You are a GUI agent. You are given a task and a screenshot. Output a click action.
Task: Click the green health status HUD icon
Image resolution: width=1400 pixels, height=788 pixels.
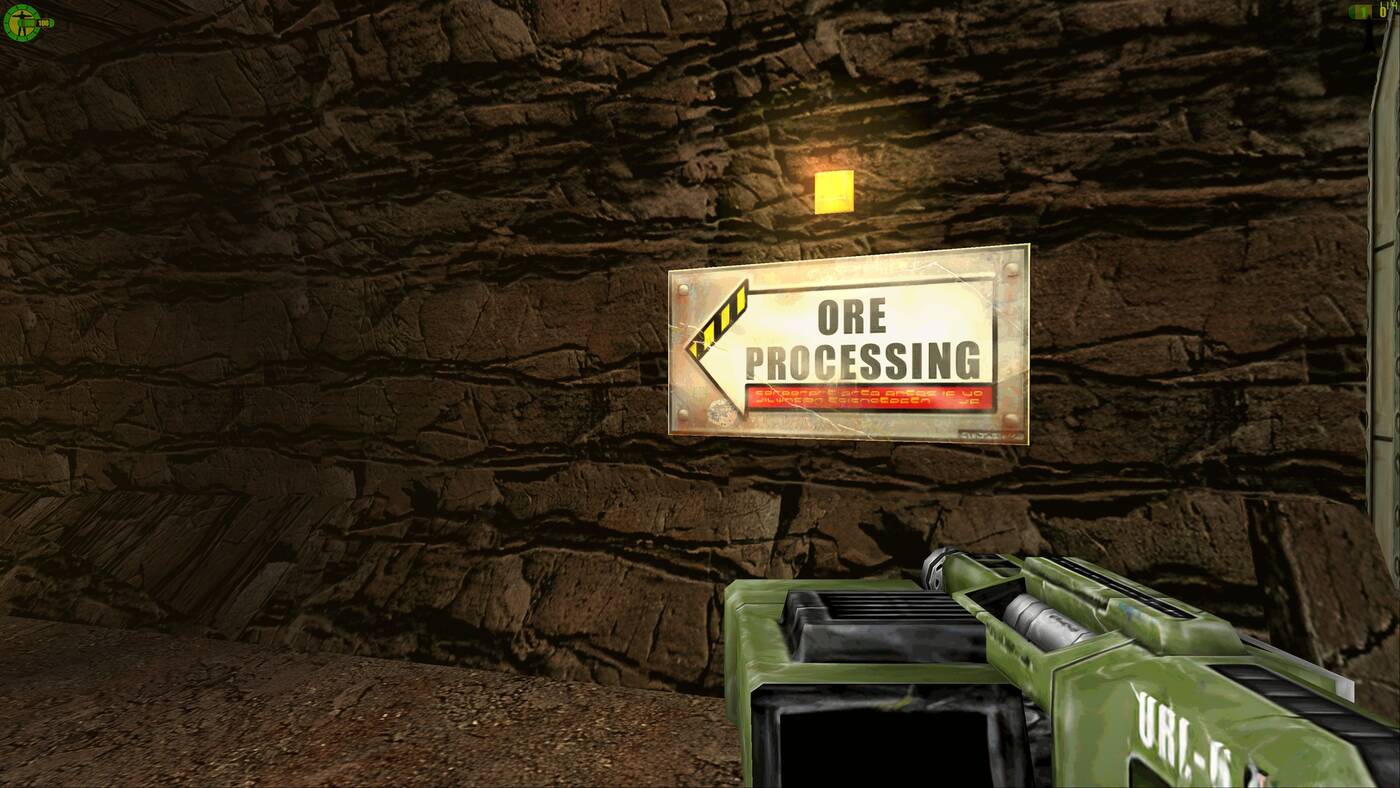22,22
